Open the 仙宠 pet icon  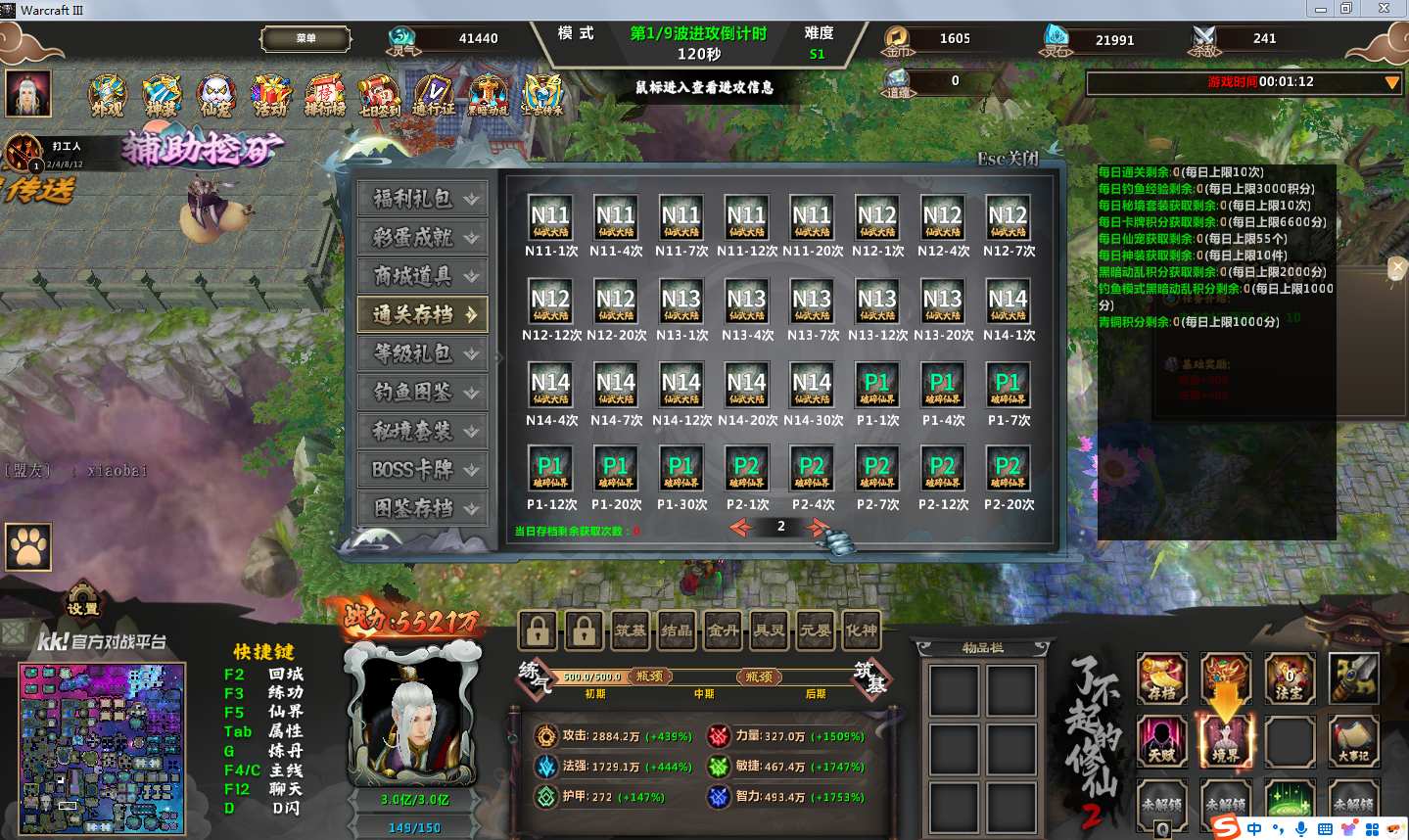pos(215,96)
